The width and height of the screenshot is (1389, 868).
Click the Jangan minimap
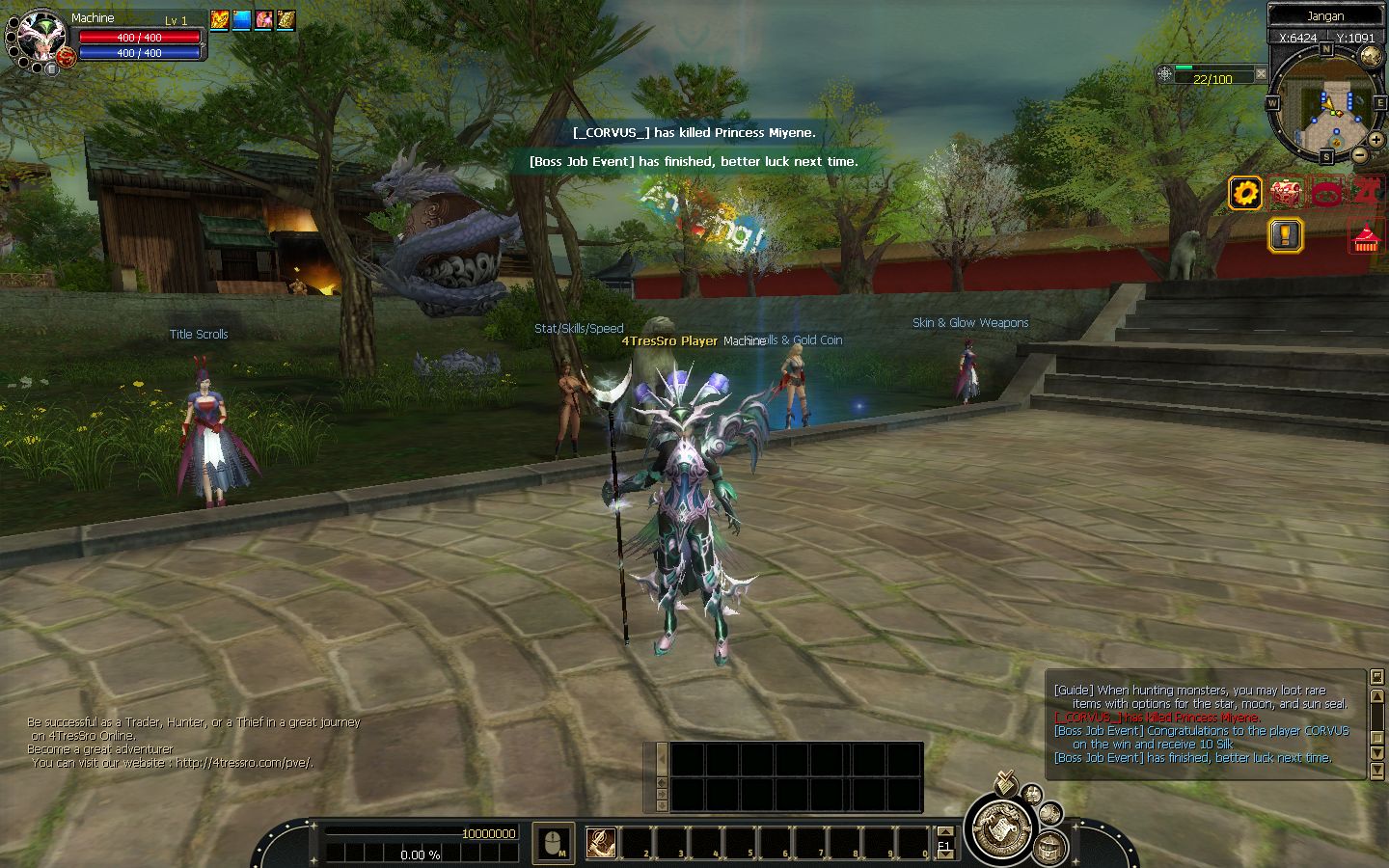click(x=1325, y=104)
